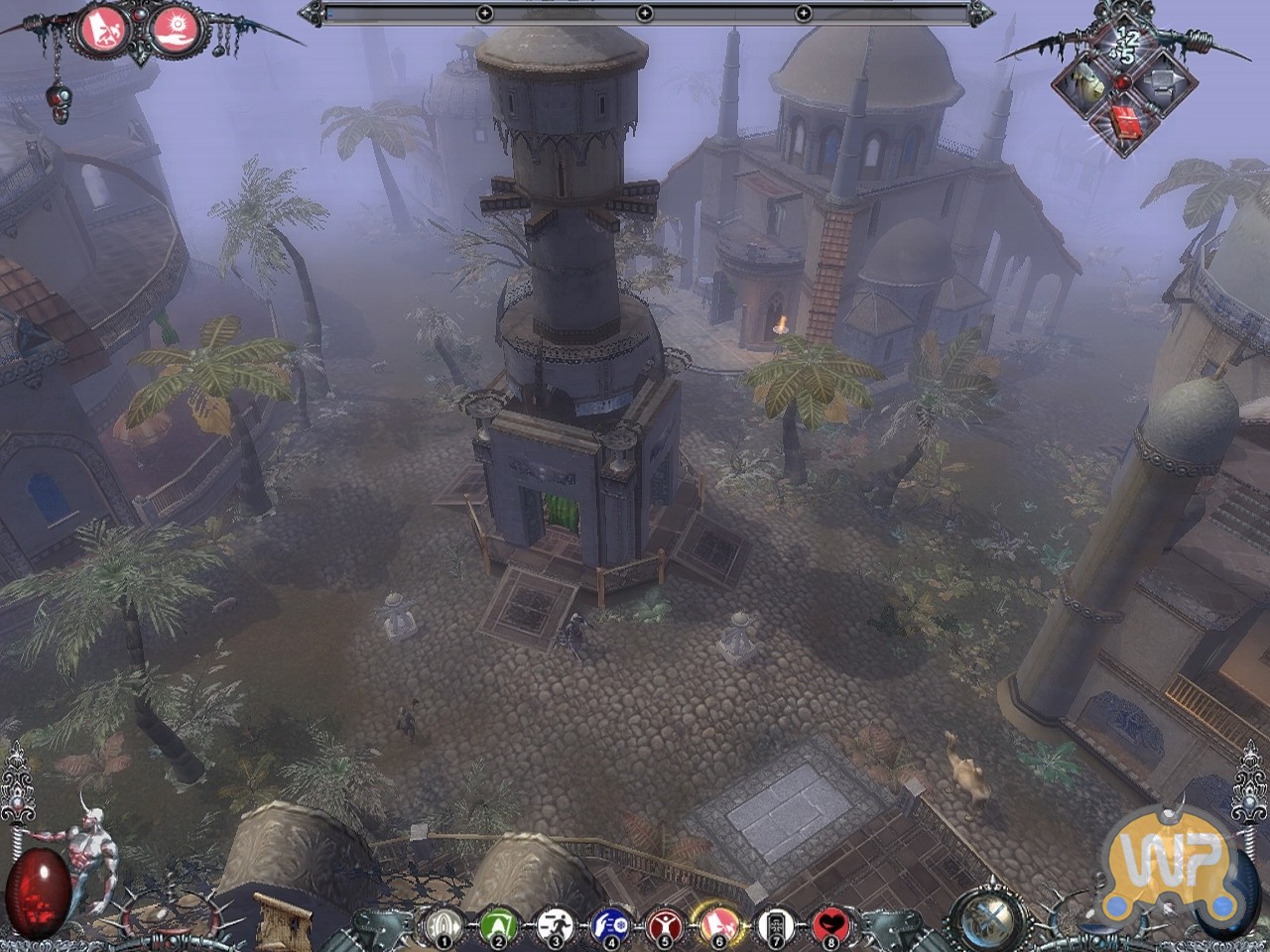The image size is (1270, 952).
Task: Cast the blue hand frost spell
Action: pyautogui.click(x=609, y=926)
